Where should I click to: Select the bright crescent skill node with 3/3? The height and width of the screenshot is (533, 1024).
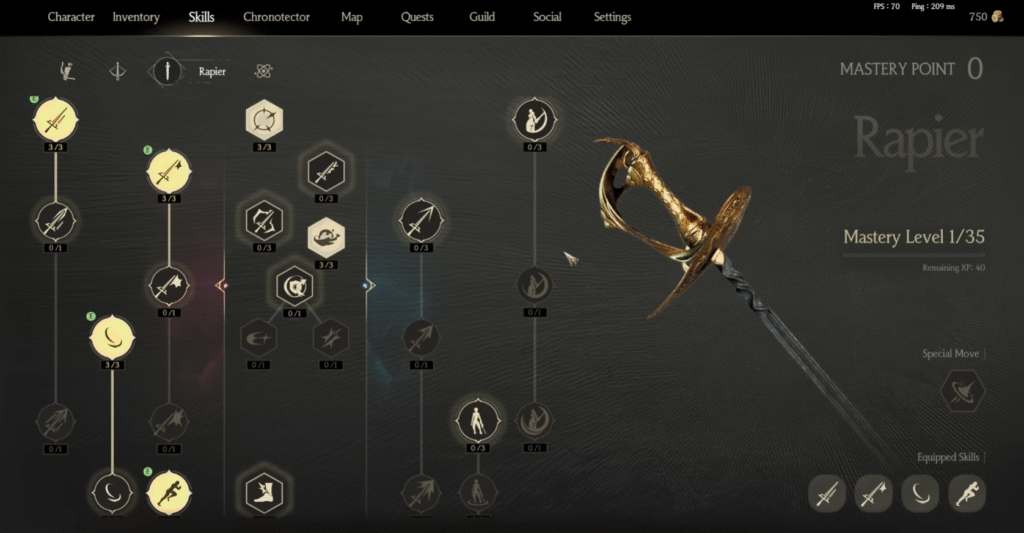pyautogui.click(x=112, y=337)
